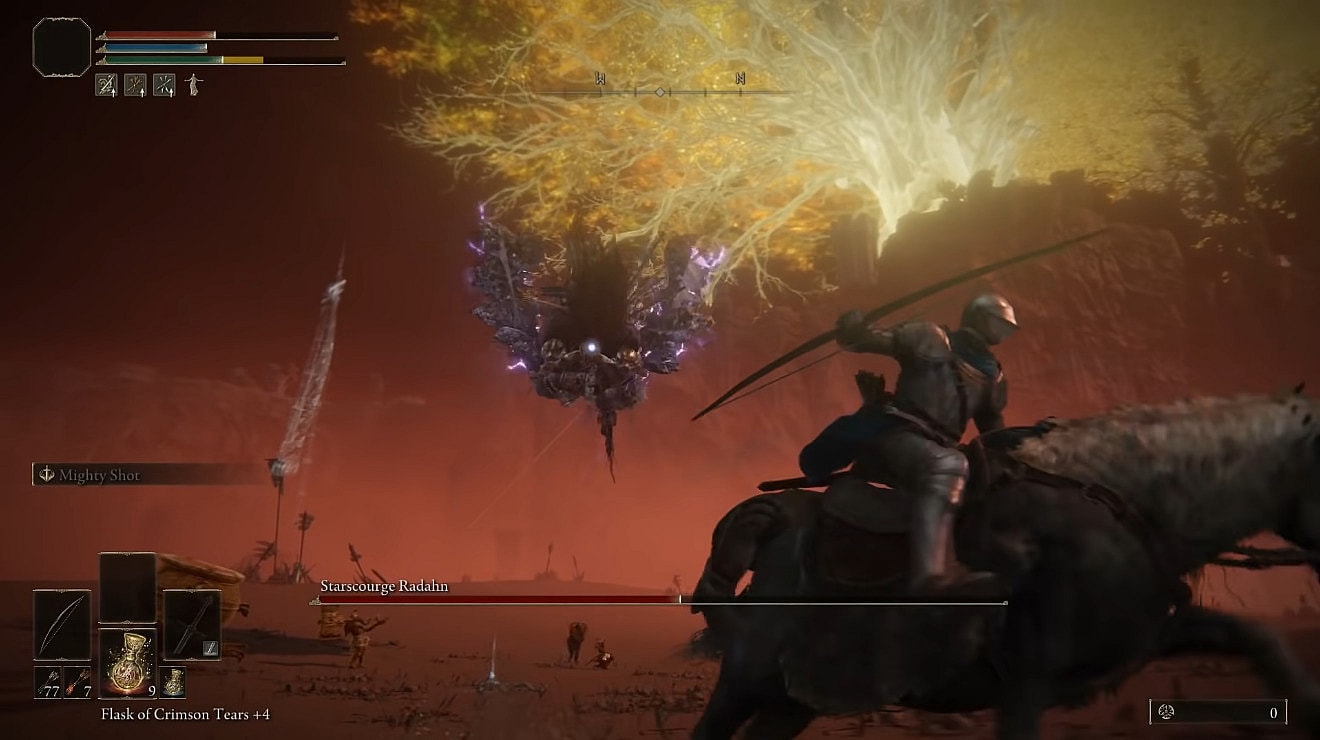1320x740 pixels.
Task: Activate the Mighty Shot skill label
Action: pyautogui.click(x=99, y=475)
